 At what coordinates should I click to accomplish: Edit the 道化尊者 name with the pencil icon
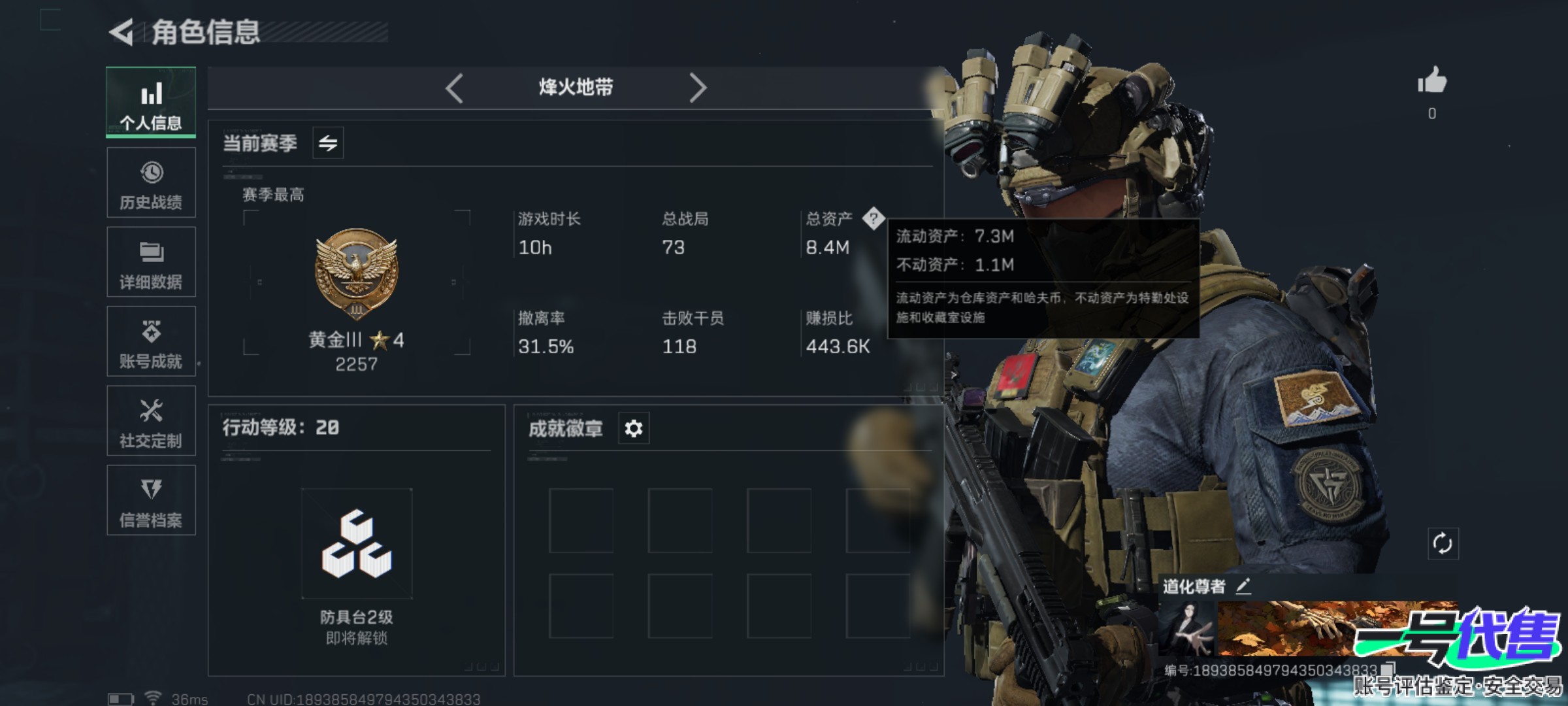(x=1243, y=586)
